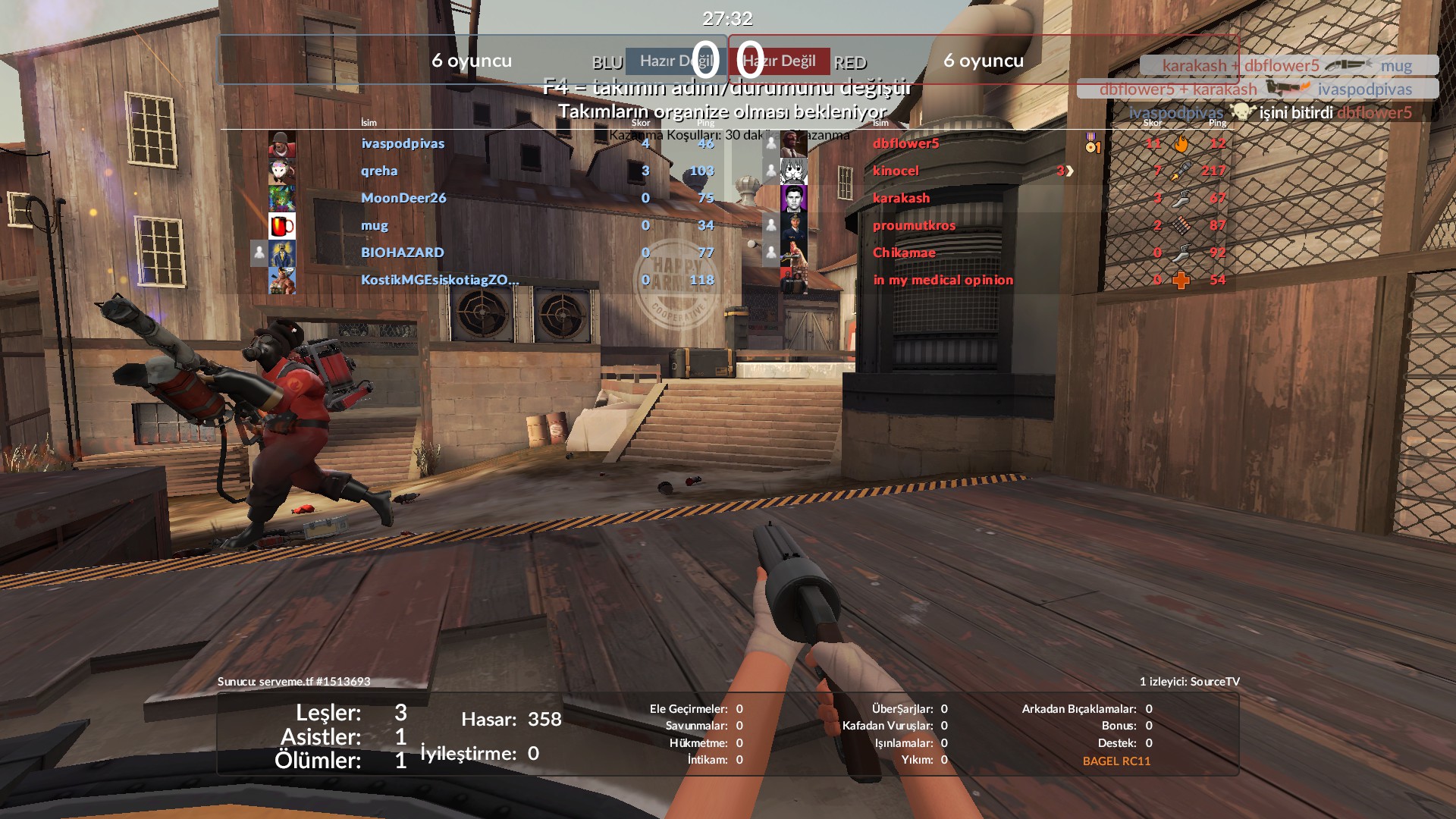Select qreha's scoreboard row
The height and width of the screenshot is (819, 1456).
tap(379, 171)
